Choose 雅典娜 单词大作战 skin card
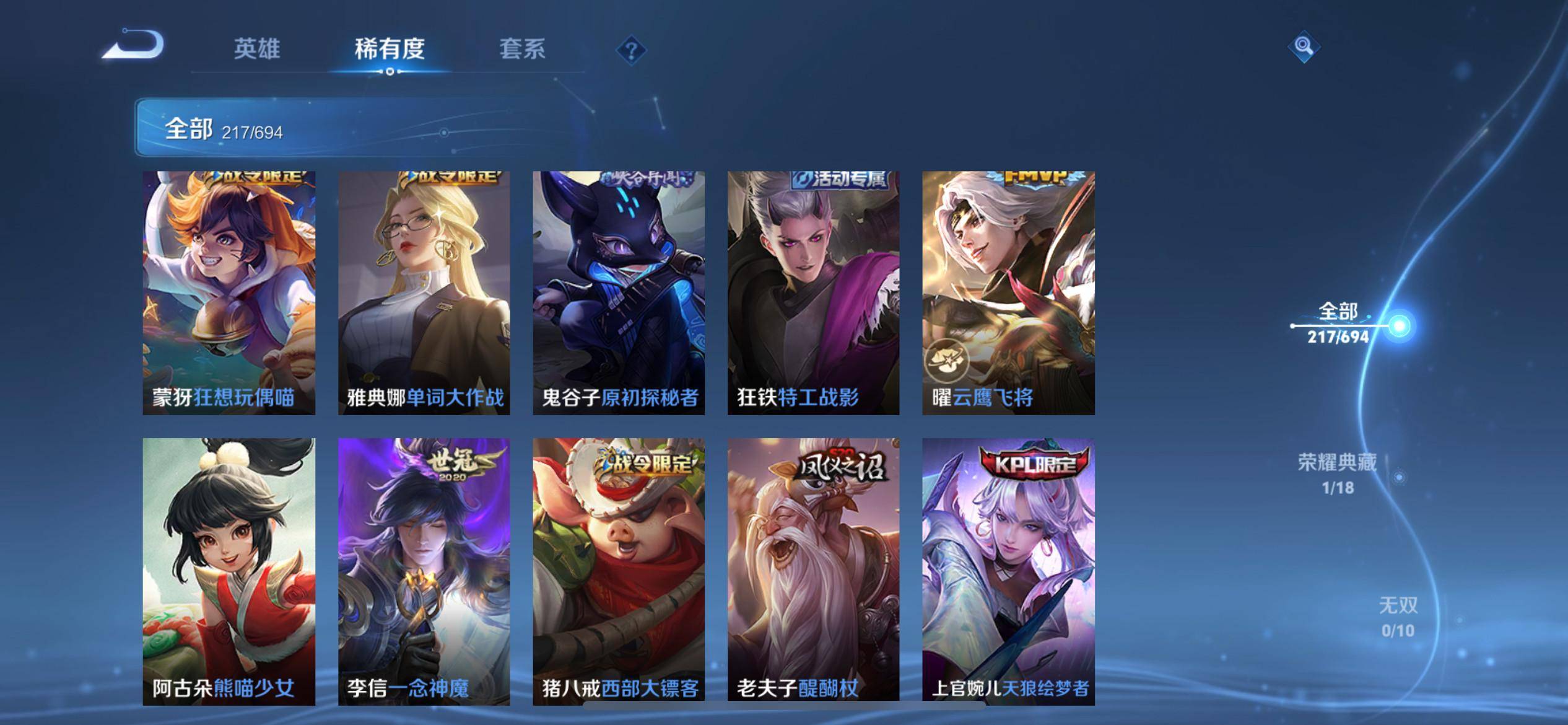1568x725 pixels. (x=424, y=292)
